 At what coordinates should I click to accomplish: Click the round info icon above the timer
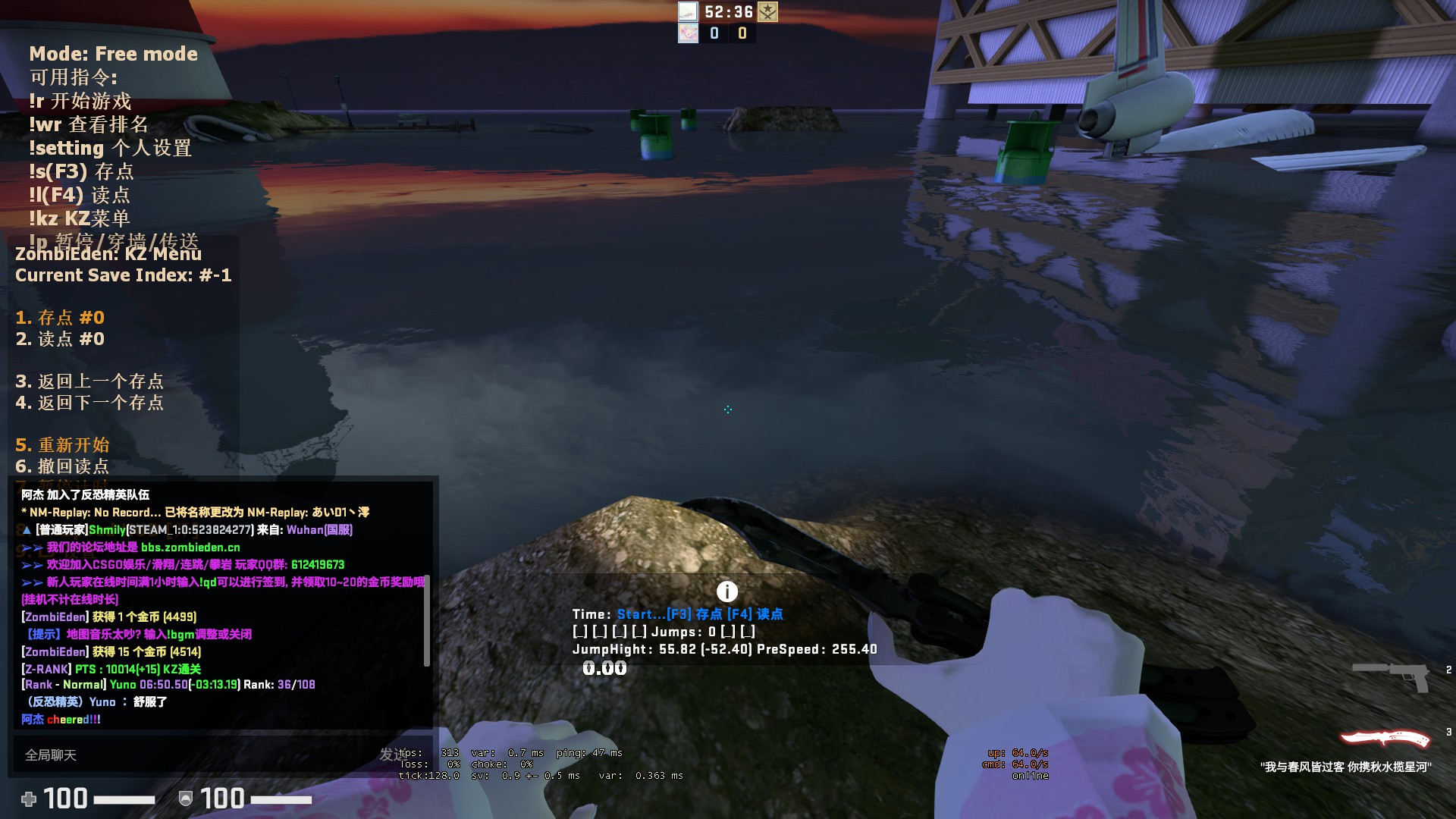[x=726, y=591]
